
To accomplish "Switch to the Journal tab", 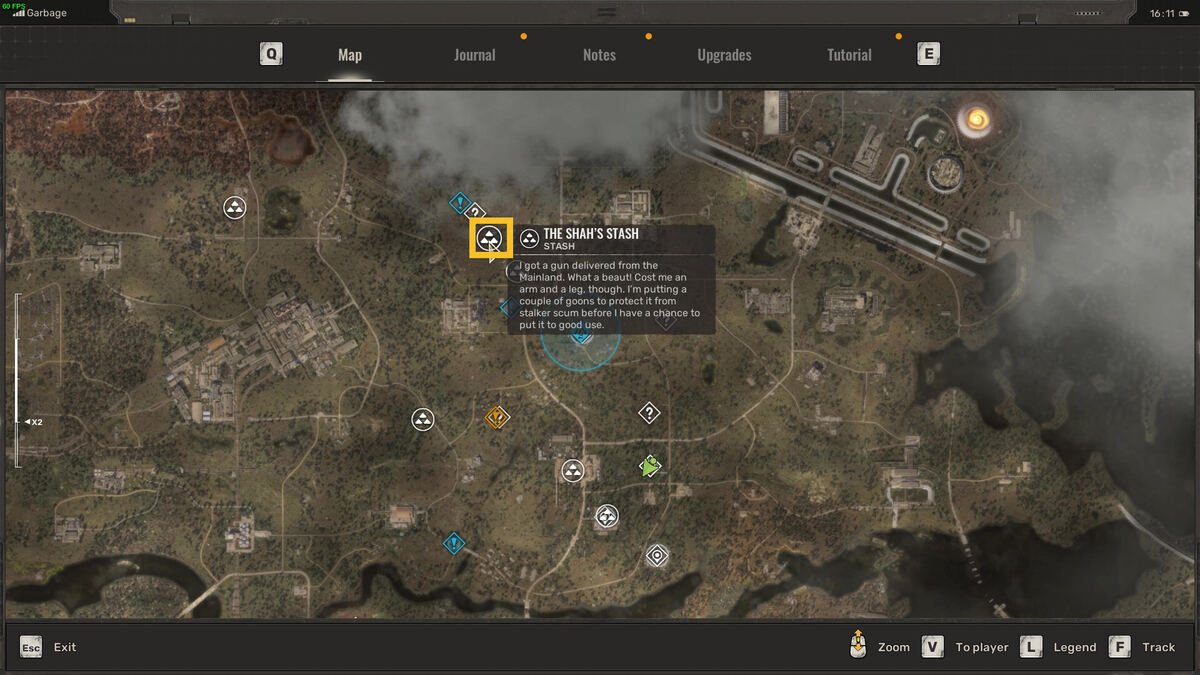I will click(474, 55).
